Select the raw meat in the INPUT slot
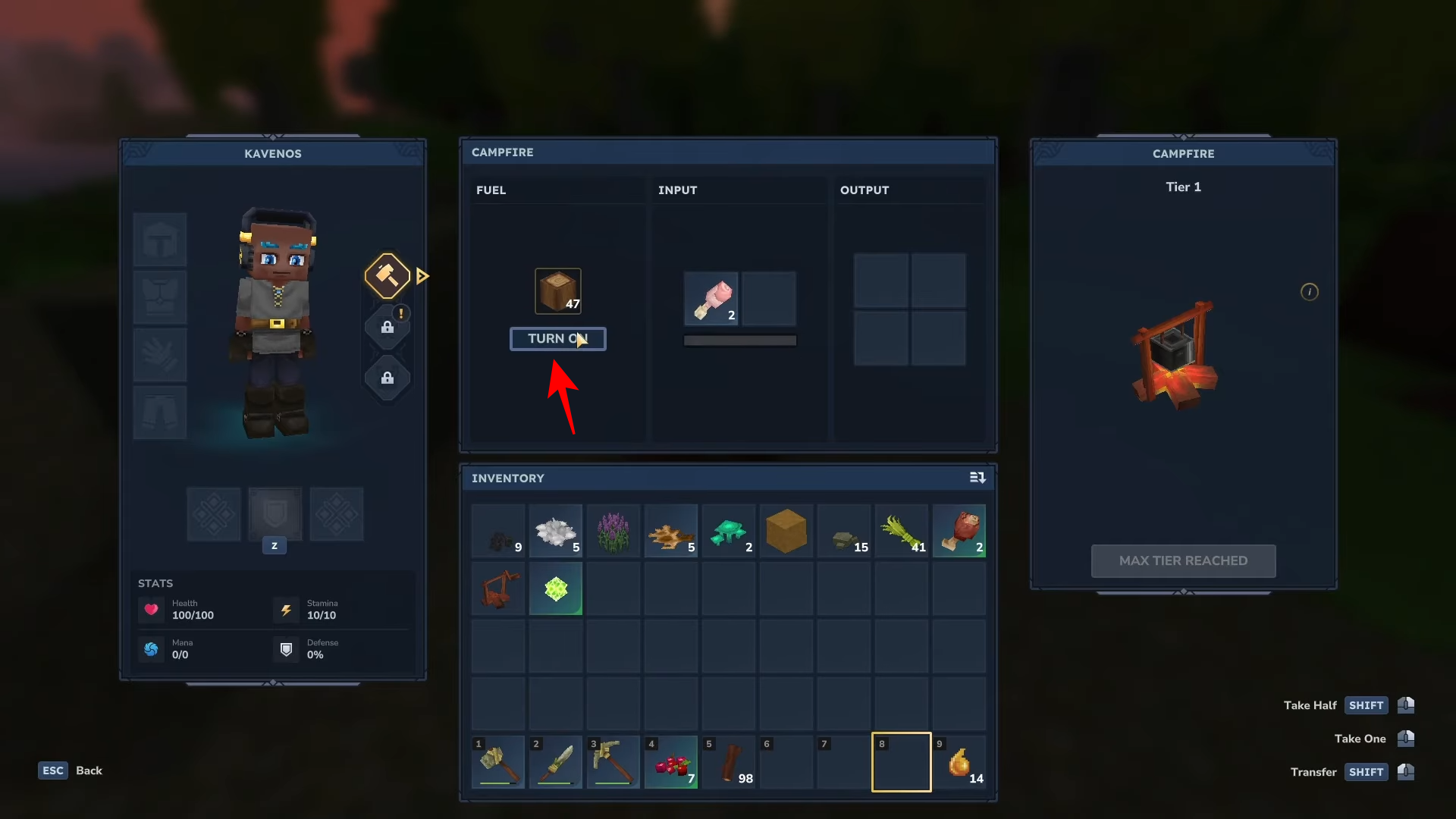Image resolution: width=1456 pixels, height=819 pixels. (711, 299)
